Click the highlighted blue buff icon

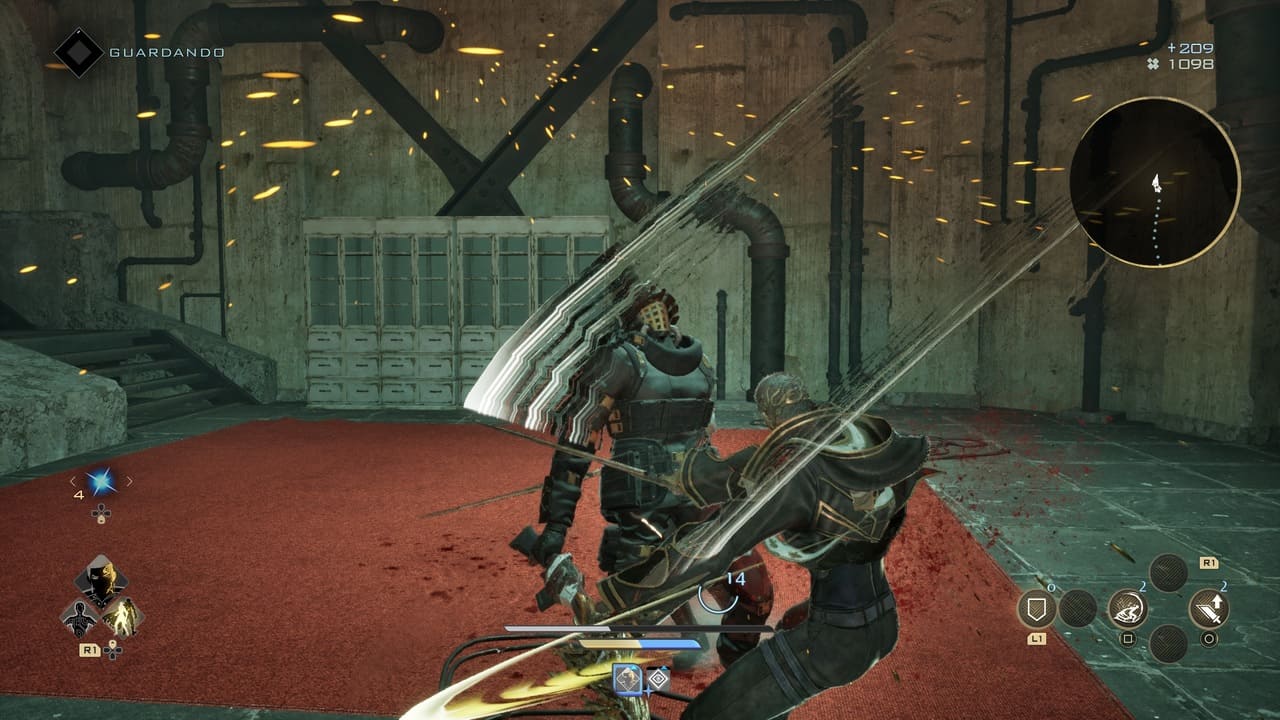[x=627, y=679]
